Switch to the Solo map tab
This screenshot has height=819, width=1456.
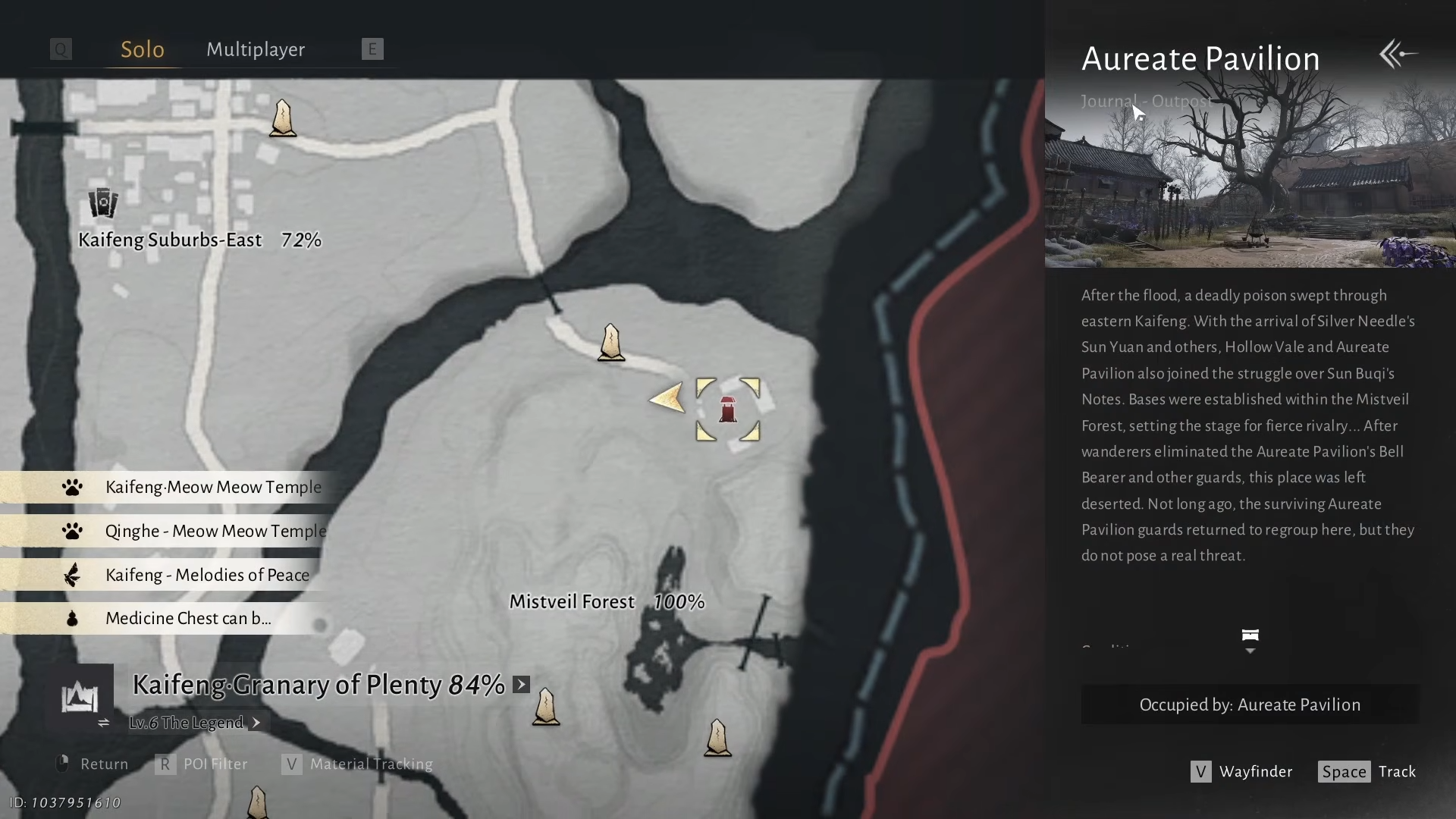click(143, 50)
